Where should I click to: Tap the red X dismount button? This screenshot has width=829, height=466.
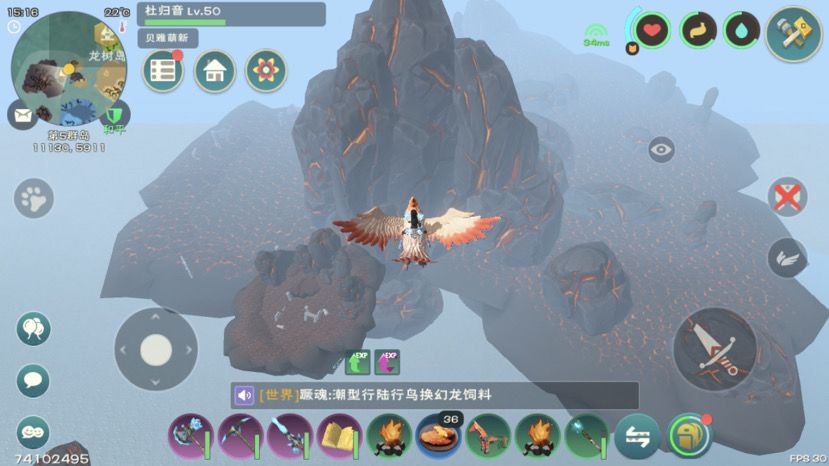(787, 197)
